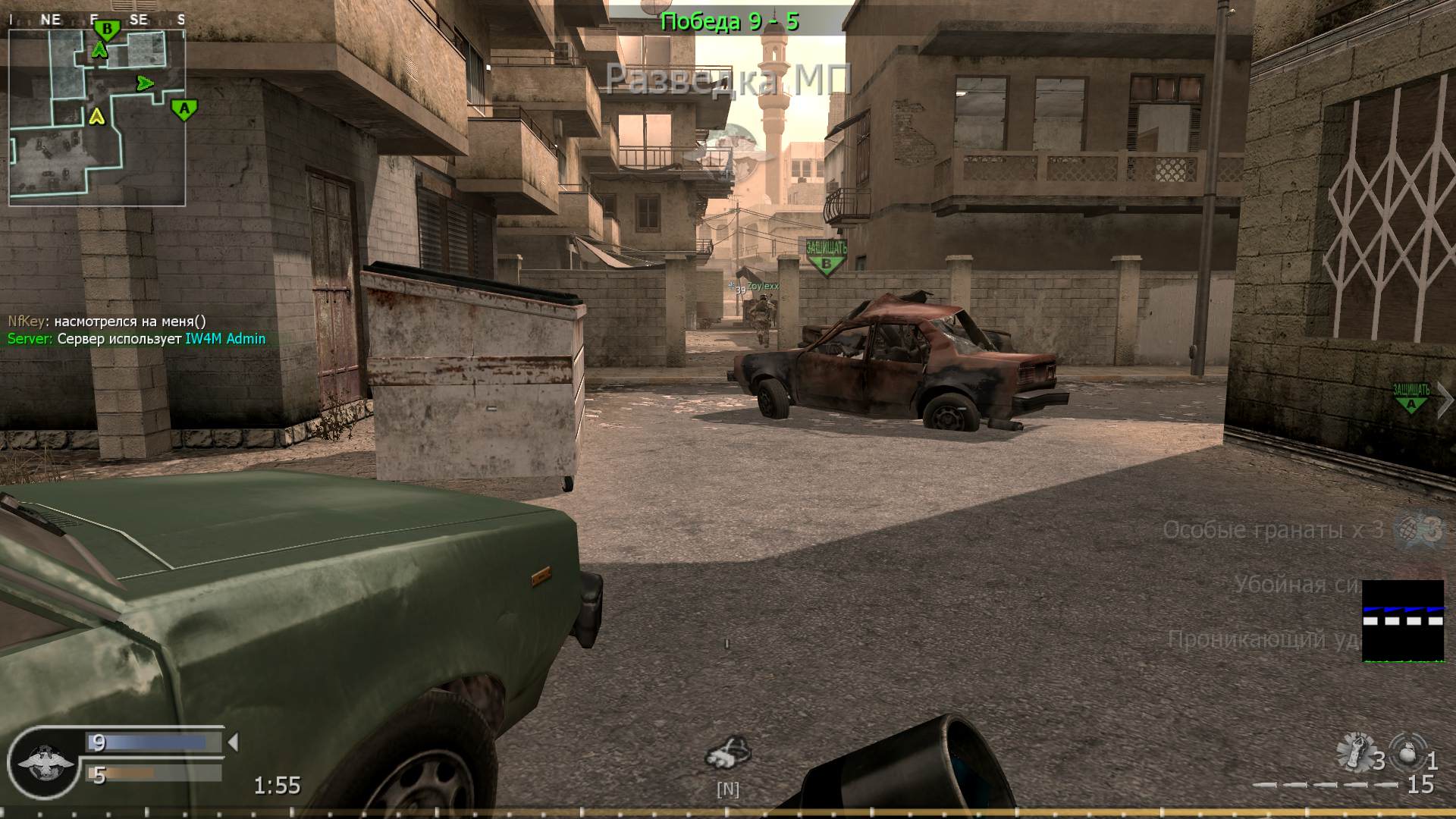
Task: Open the IW4M Admin link in chat
Action: [224, 339]
